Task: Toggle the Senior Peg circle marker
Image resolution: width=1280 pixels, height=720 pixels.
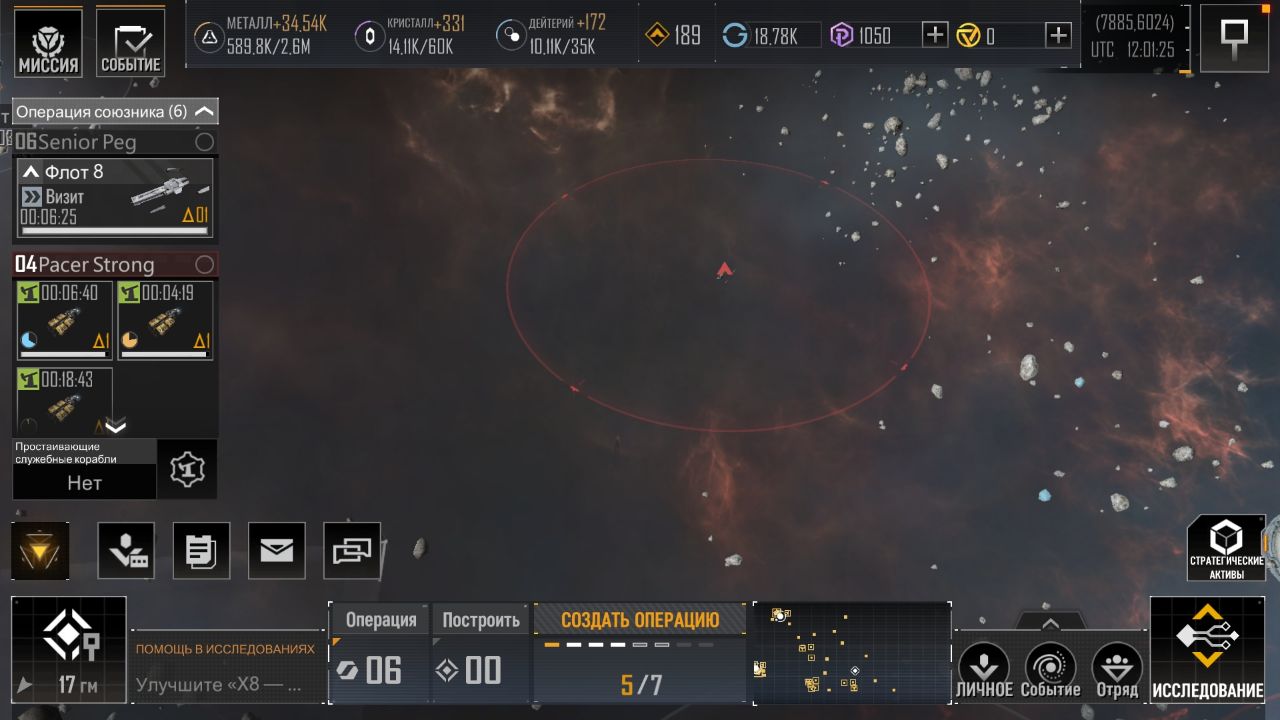Action: tap(204, 142)
